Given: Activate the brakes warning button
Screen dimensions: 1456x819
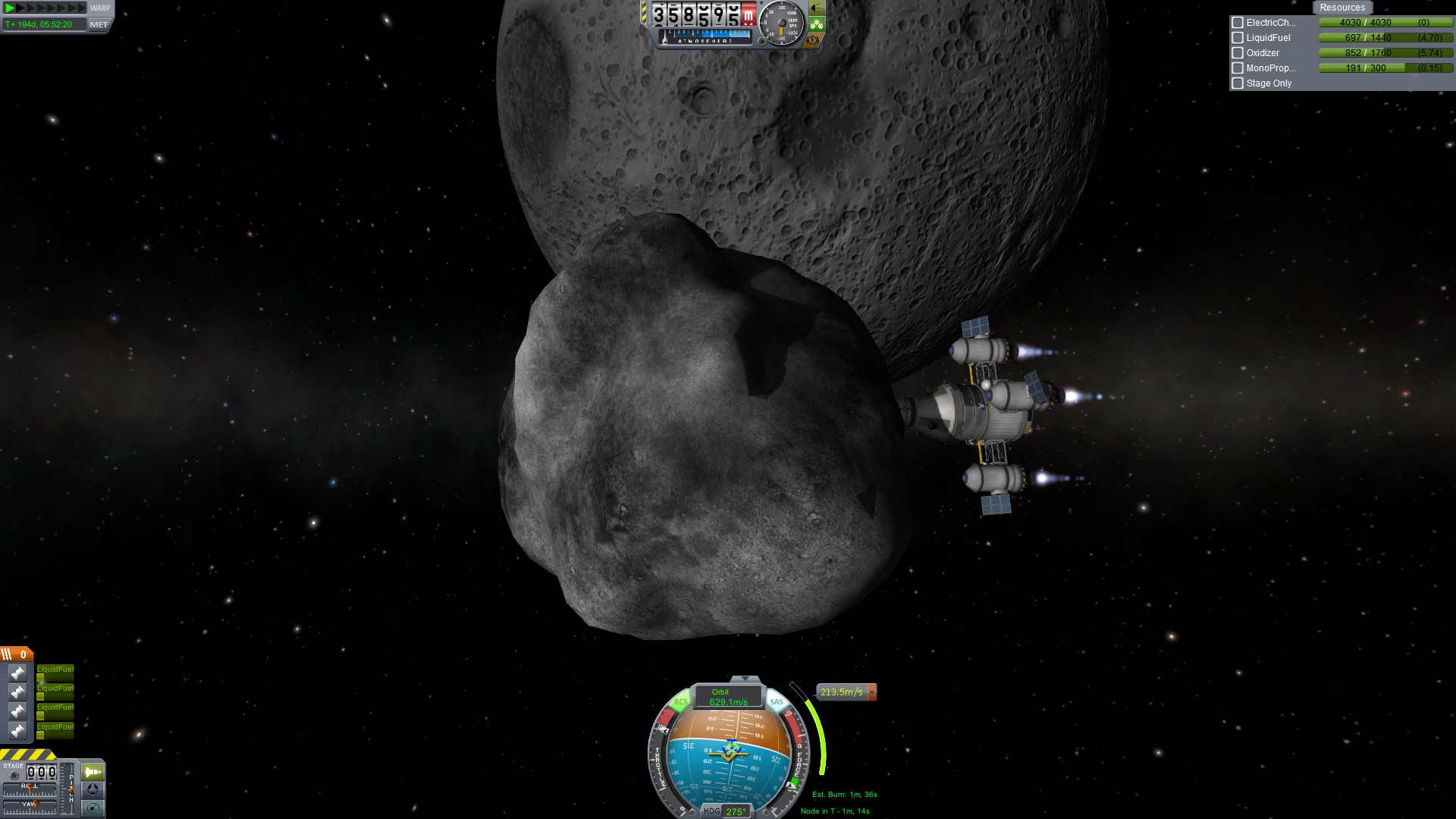Looking at the screenshot, I should [x=813, y=40].
